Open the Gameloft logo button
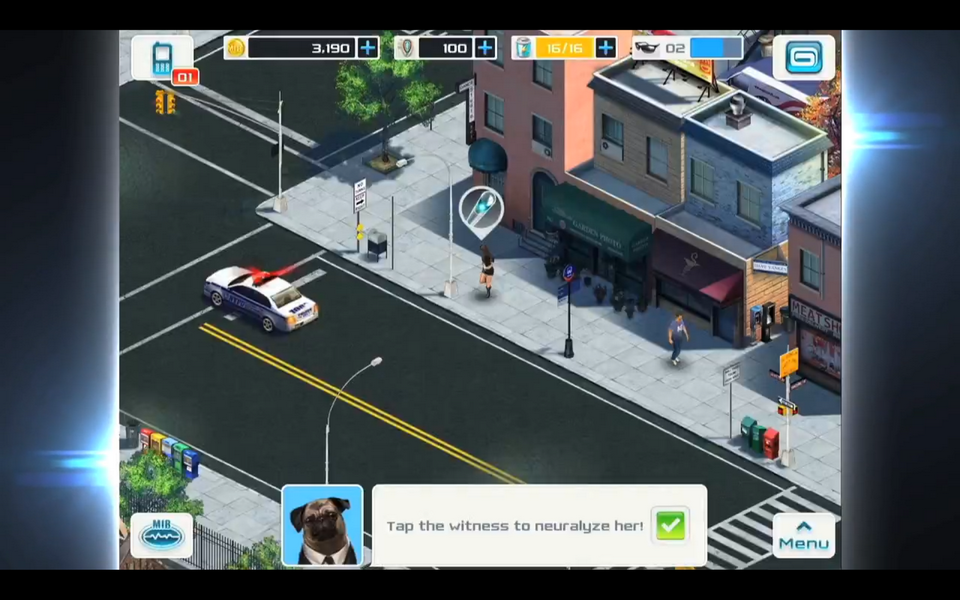The height and width of the screenshot is (600, 960). pos(803,57)
